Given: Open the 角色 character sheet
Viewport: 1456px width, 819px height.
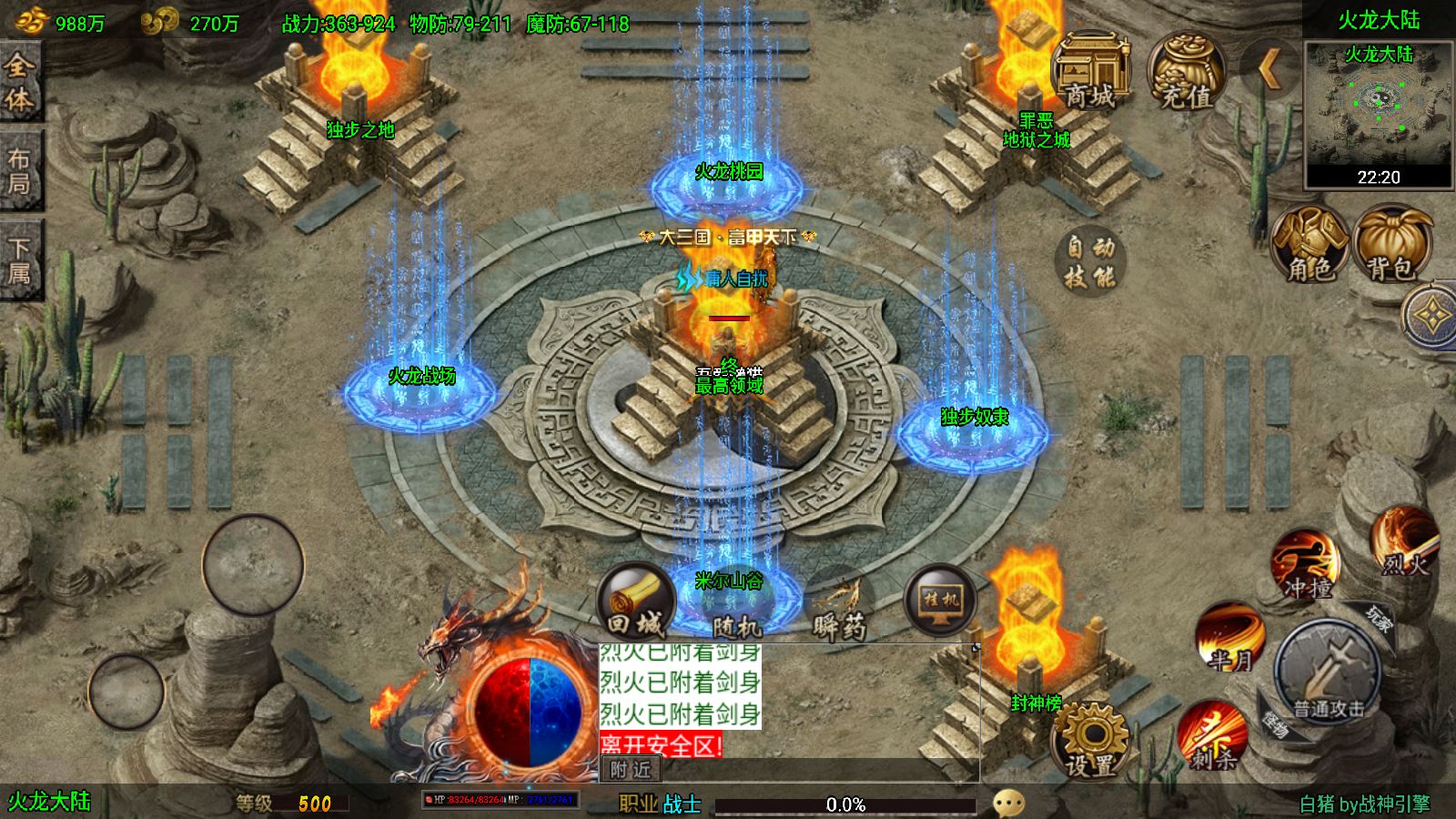Looking at the screenshot, I should click(x=1309, y=244).
